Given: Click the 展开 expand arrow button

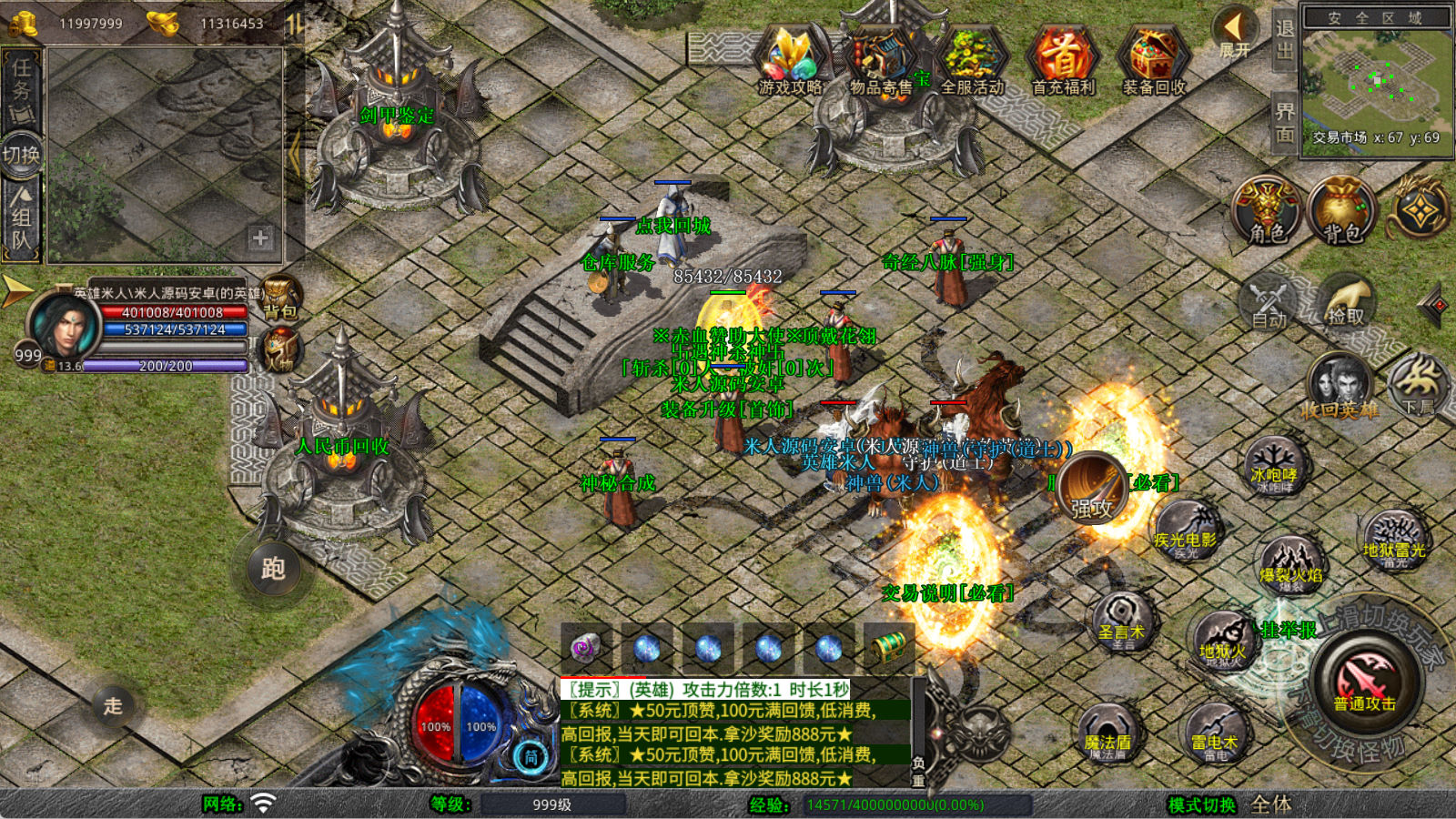Looking at the screenshot, I should (1234, 33).
